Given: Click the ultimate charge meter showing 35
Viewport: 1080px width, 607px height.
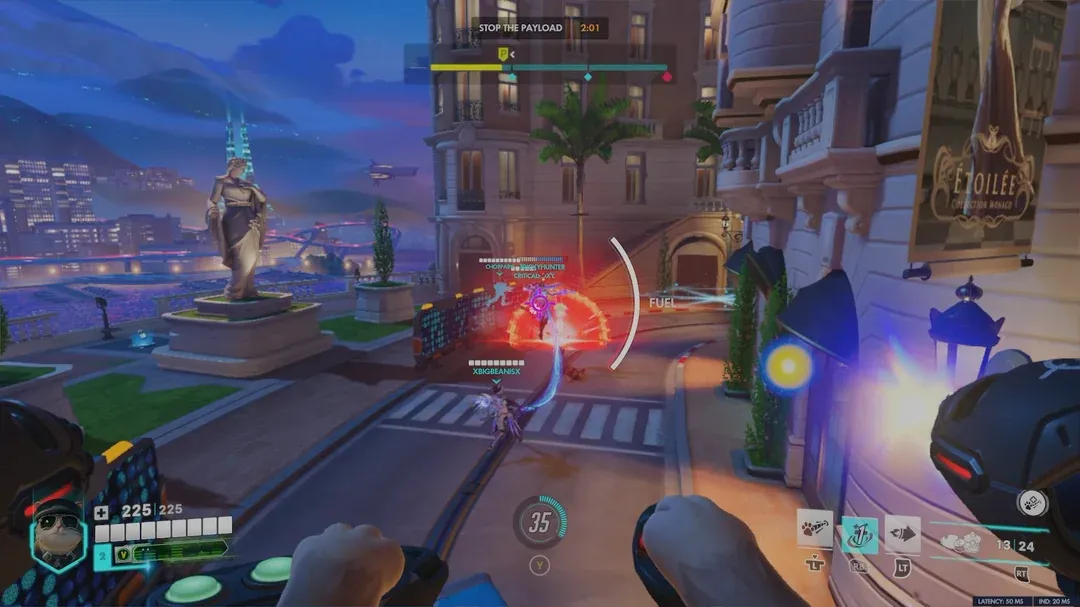Looking at the screenshot, I should click(540, 521).
